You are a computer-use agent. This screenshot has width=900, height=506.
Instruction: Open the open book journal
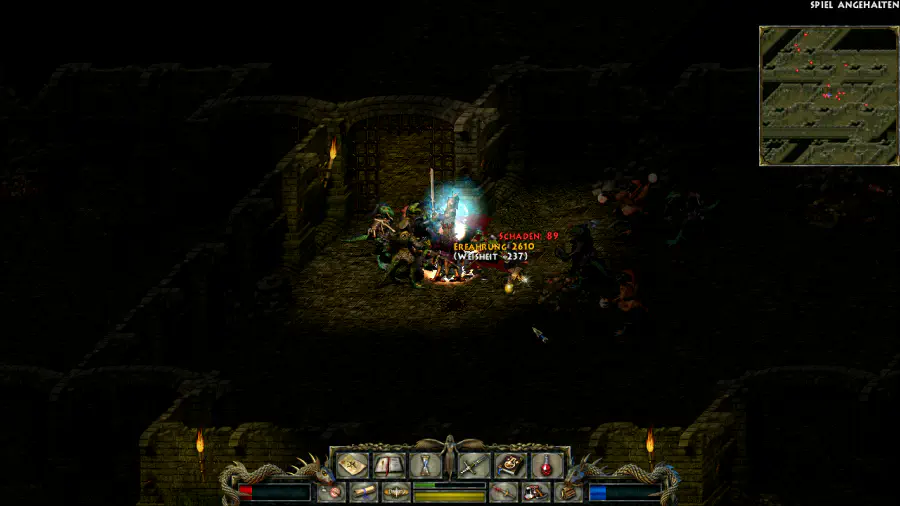click(x=388, y=464)
